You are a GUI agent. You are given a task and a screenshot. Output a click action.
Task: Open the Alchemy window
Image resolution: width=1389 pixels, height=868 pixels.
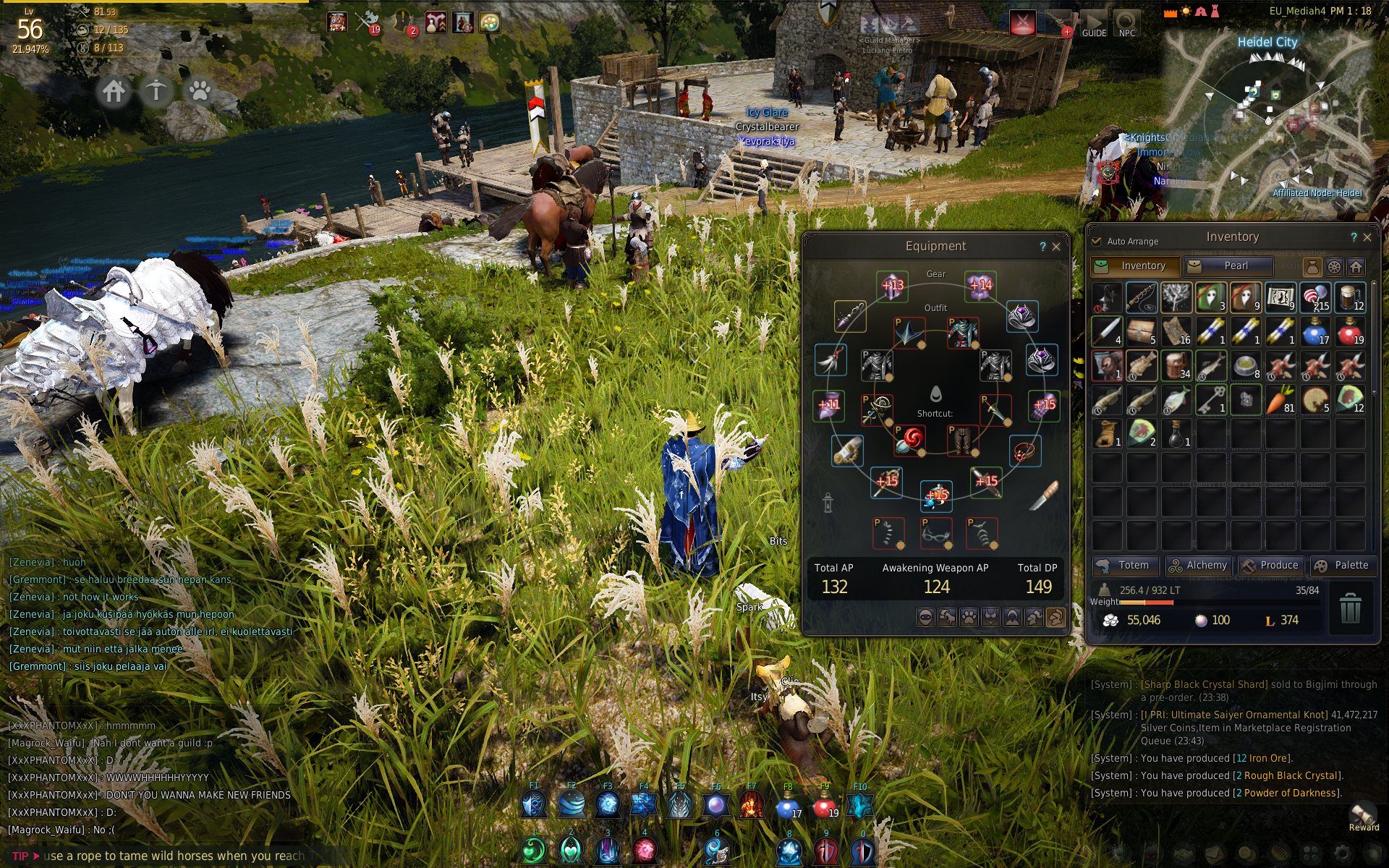click(1197, 566)
